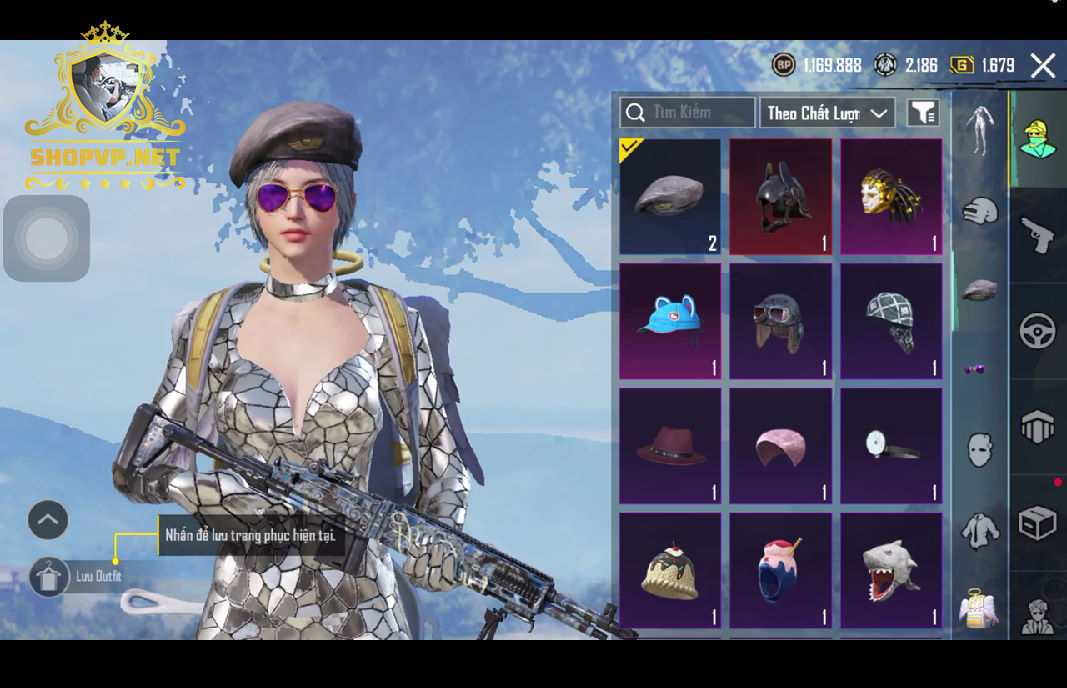This screenshot has height=688, width=1067.
Task: Open the filter options button
Action: click(923, 113)
